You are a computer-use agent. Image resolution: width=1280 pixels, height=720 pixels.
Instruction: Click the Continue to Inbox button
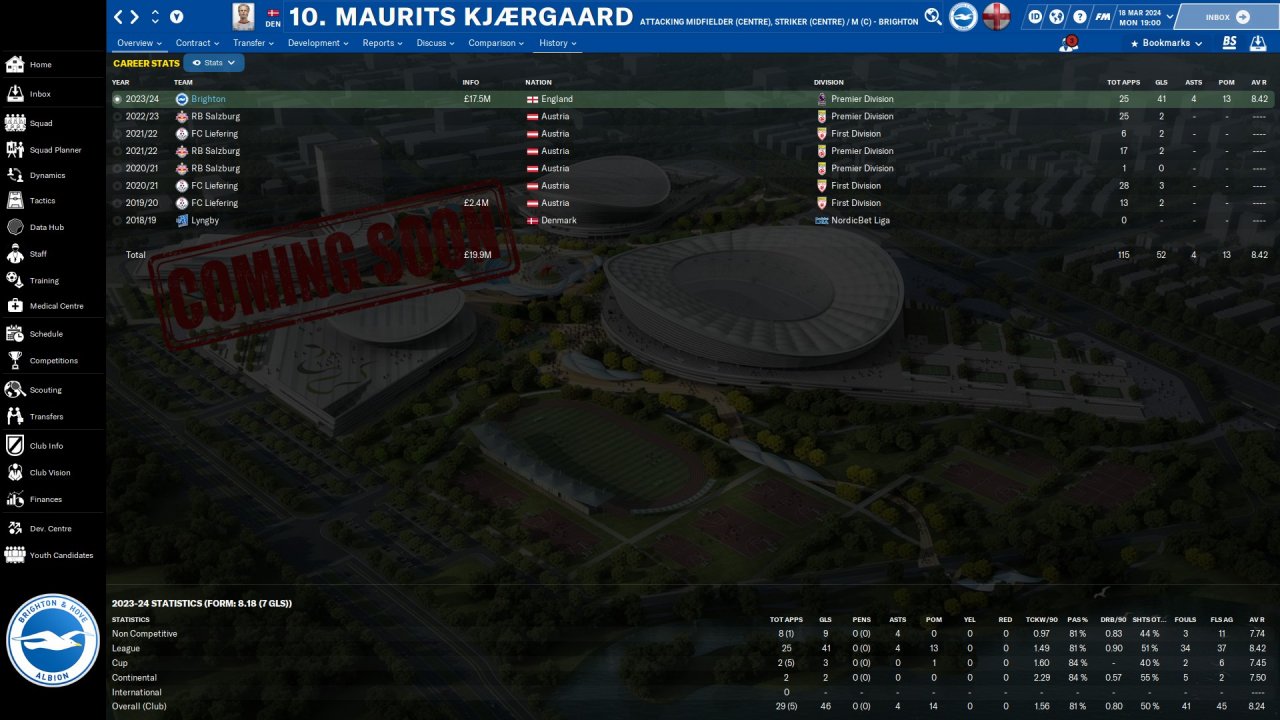pyautogui.click(x=1227, y=17)
